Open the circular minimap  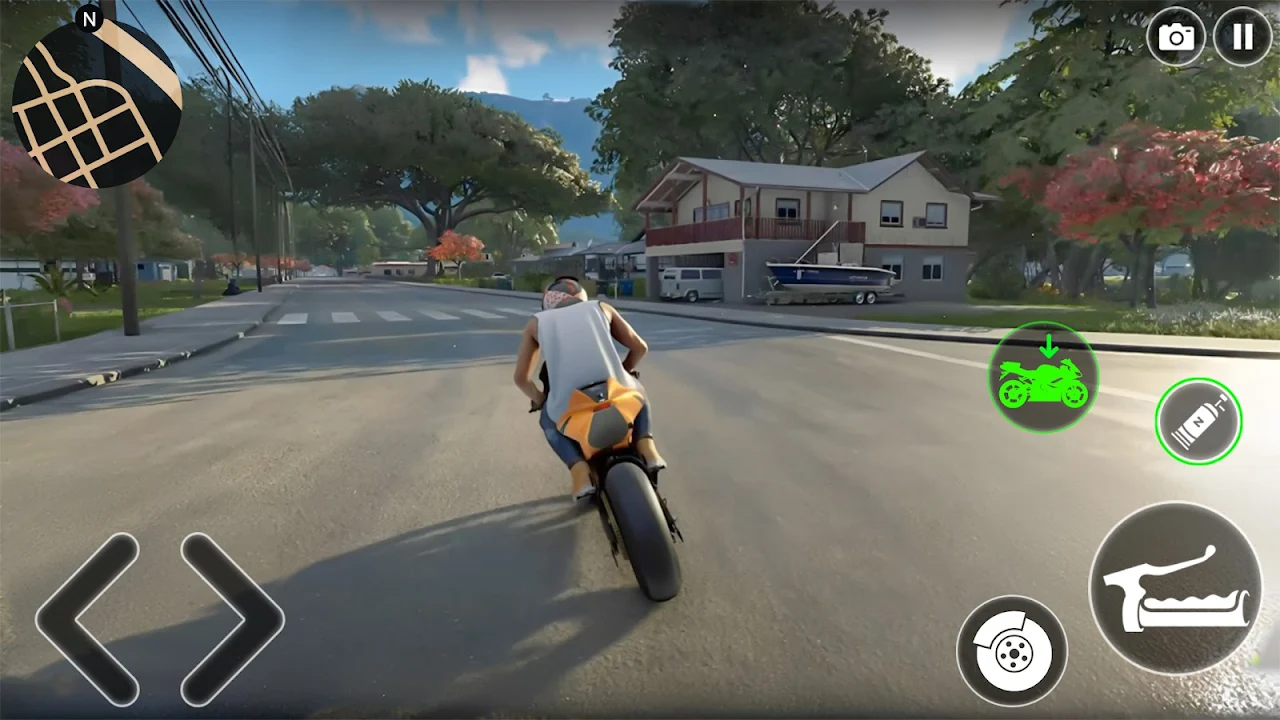pyautogui.click(x=96, y=102)
